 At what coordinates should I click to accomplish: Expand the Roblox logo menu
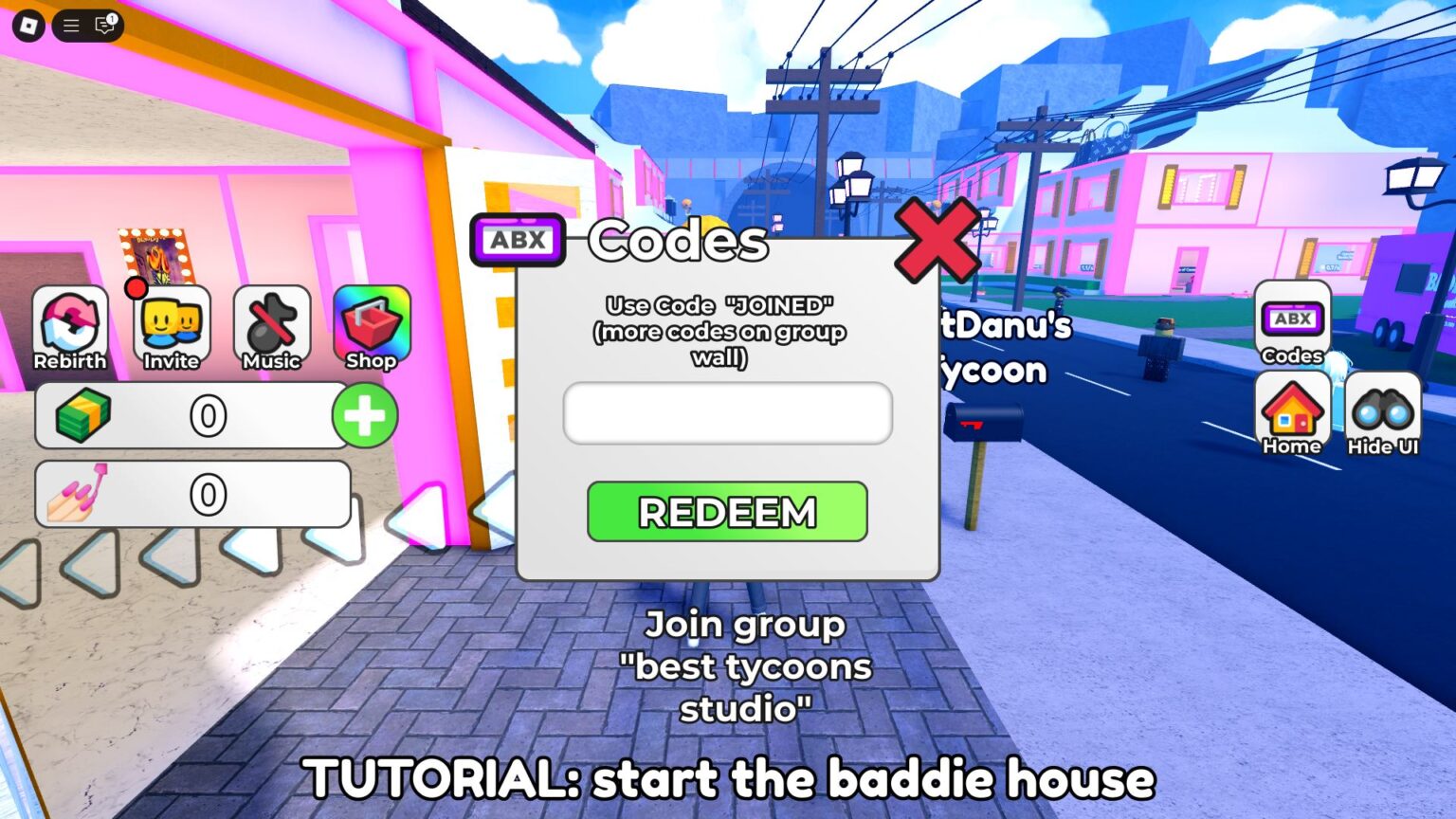pos(28,26)
